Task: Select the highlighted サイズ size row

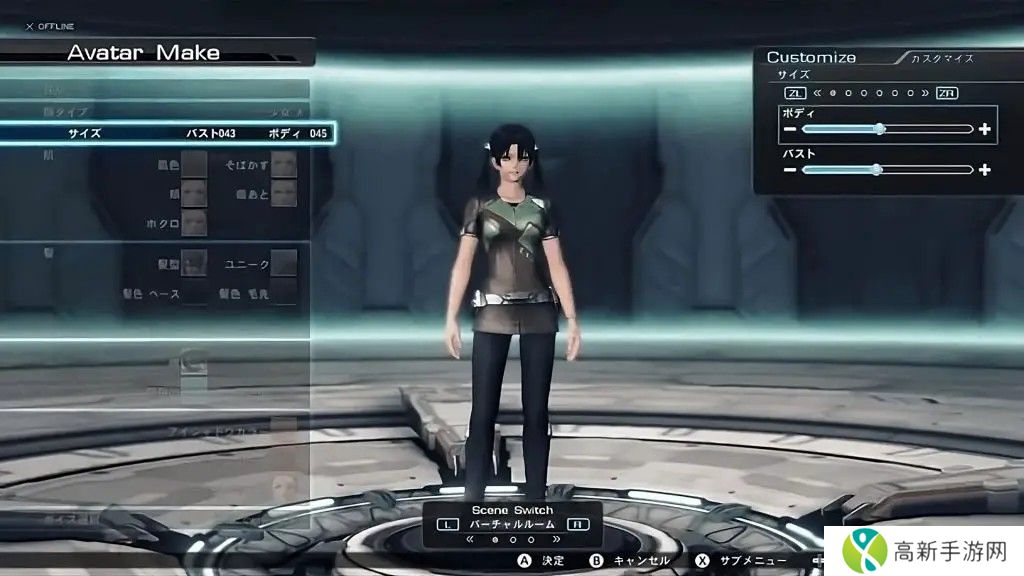Action: pos(165,133)
